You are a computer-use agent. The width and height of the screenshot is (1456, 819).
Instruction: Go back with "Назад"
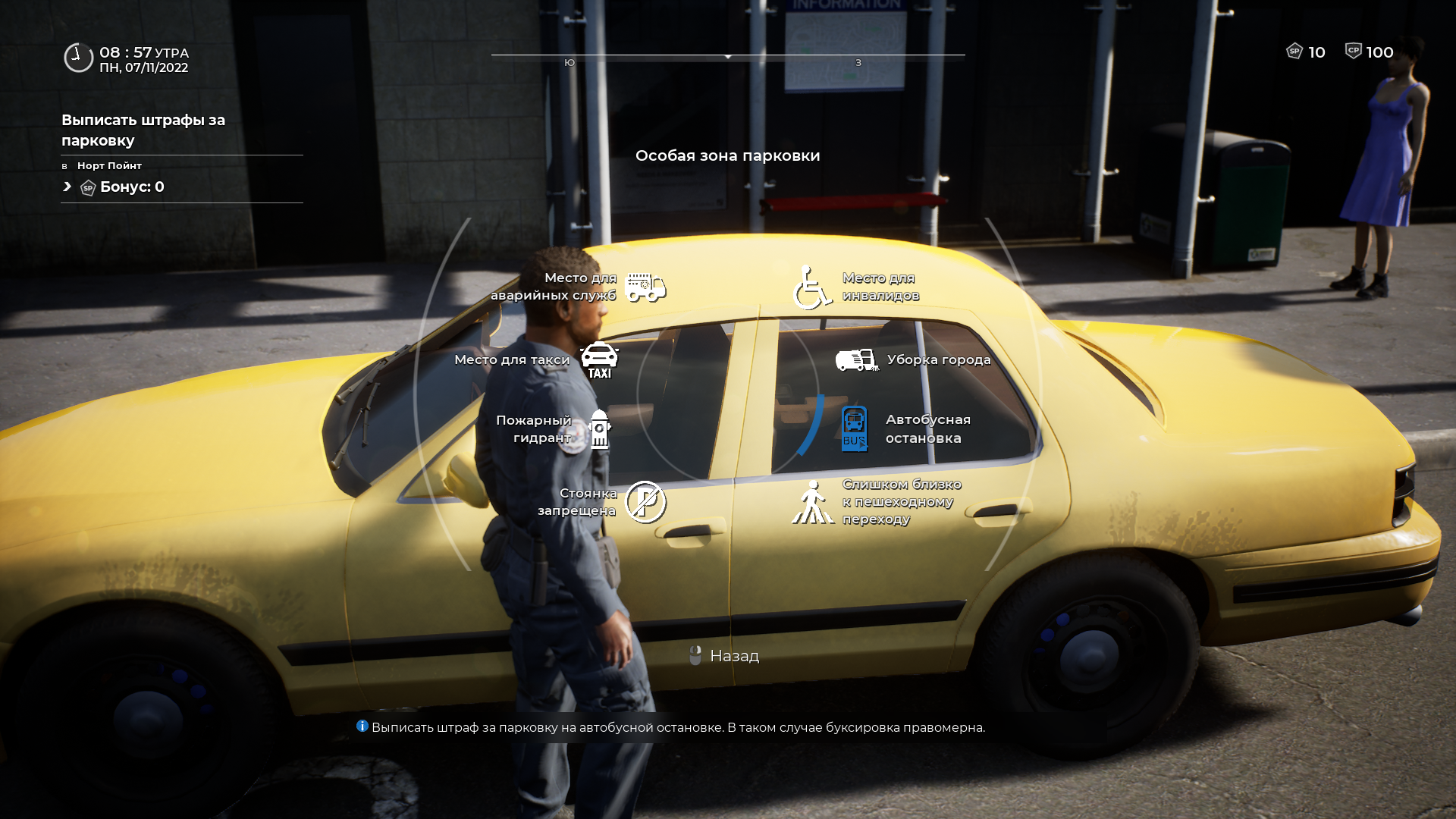726,656
